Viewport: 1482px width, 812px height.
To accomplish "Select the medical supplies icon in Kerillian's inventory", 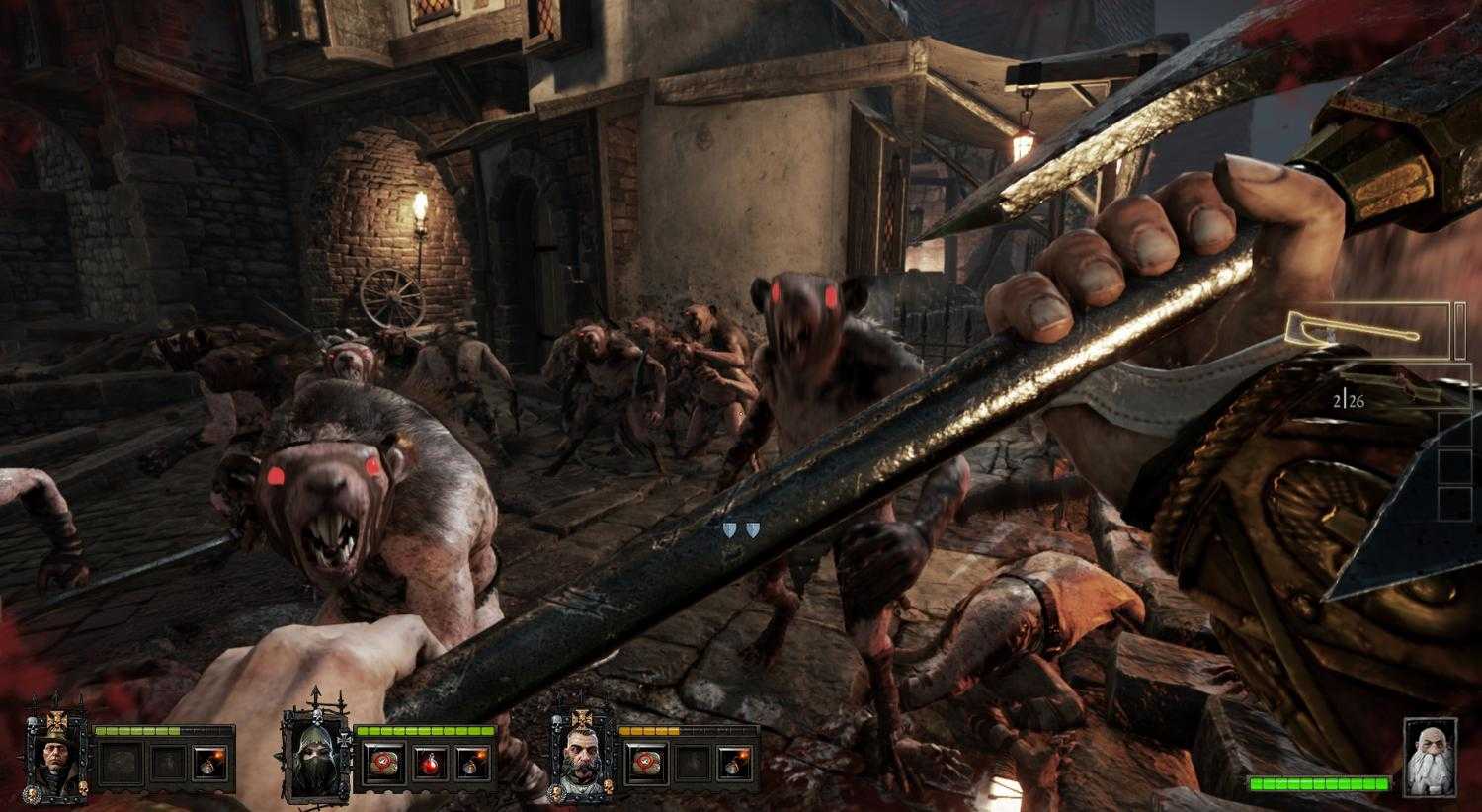I will click(383, 761).
